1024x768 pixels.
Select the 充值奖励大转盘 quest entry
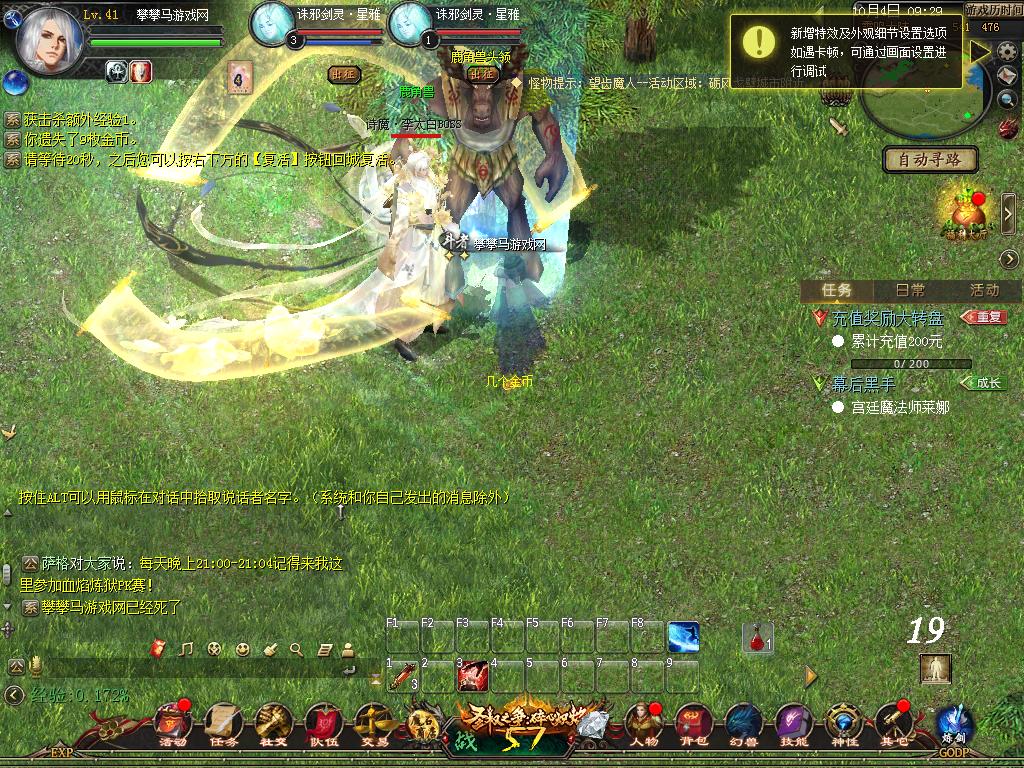point(888,318)
